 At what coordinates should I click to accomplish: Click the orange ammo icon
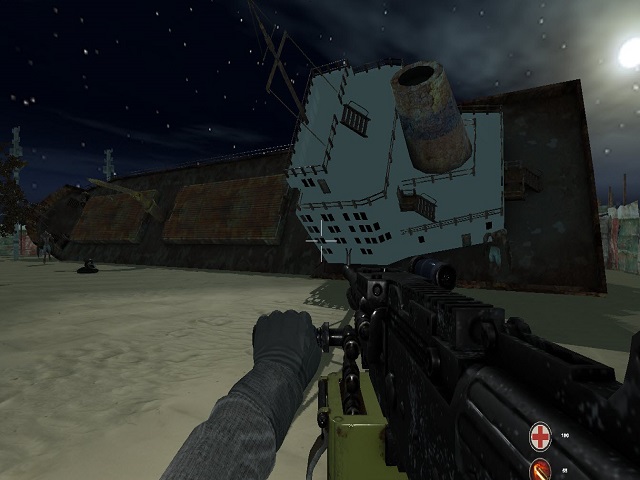pos(541,470)
